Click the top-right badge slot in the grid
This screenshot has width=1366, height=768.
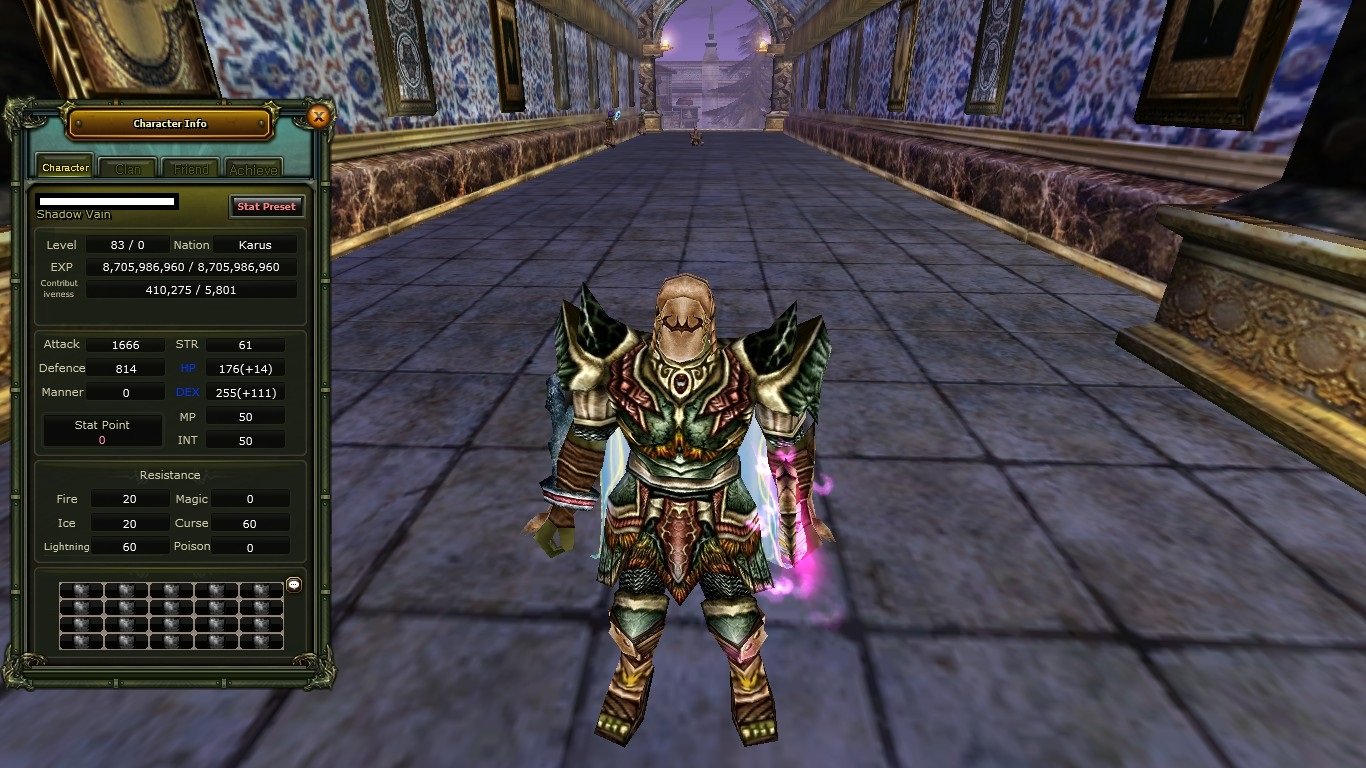(263, 590)
